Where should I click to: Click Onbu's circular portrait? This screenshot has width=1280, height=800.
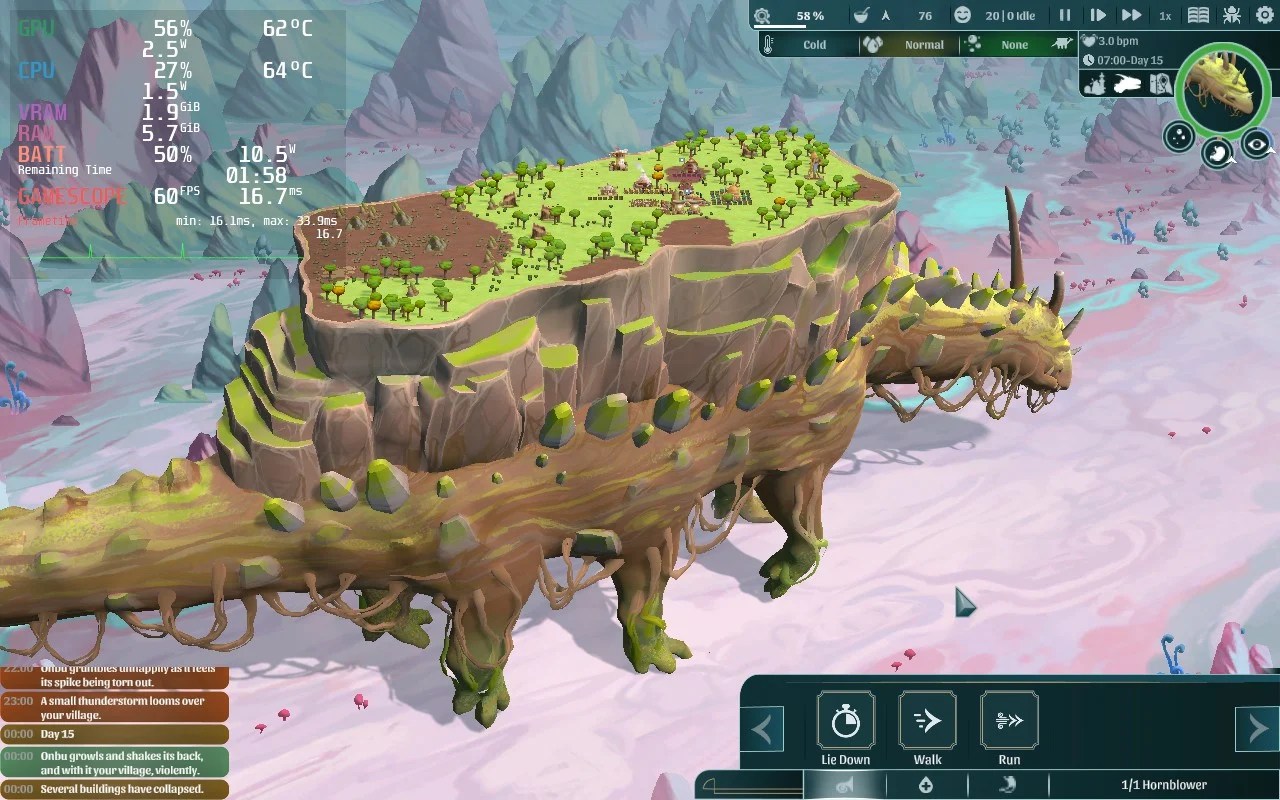(x=1222, y=90)
